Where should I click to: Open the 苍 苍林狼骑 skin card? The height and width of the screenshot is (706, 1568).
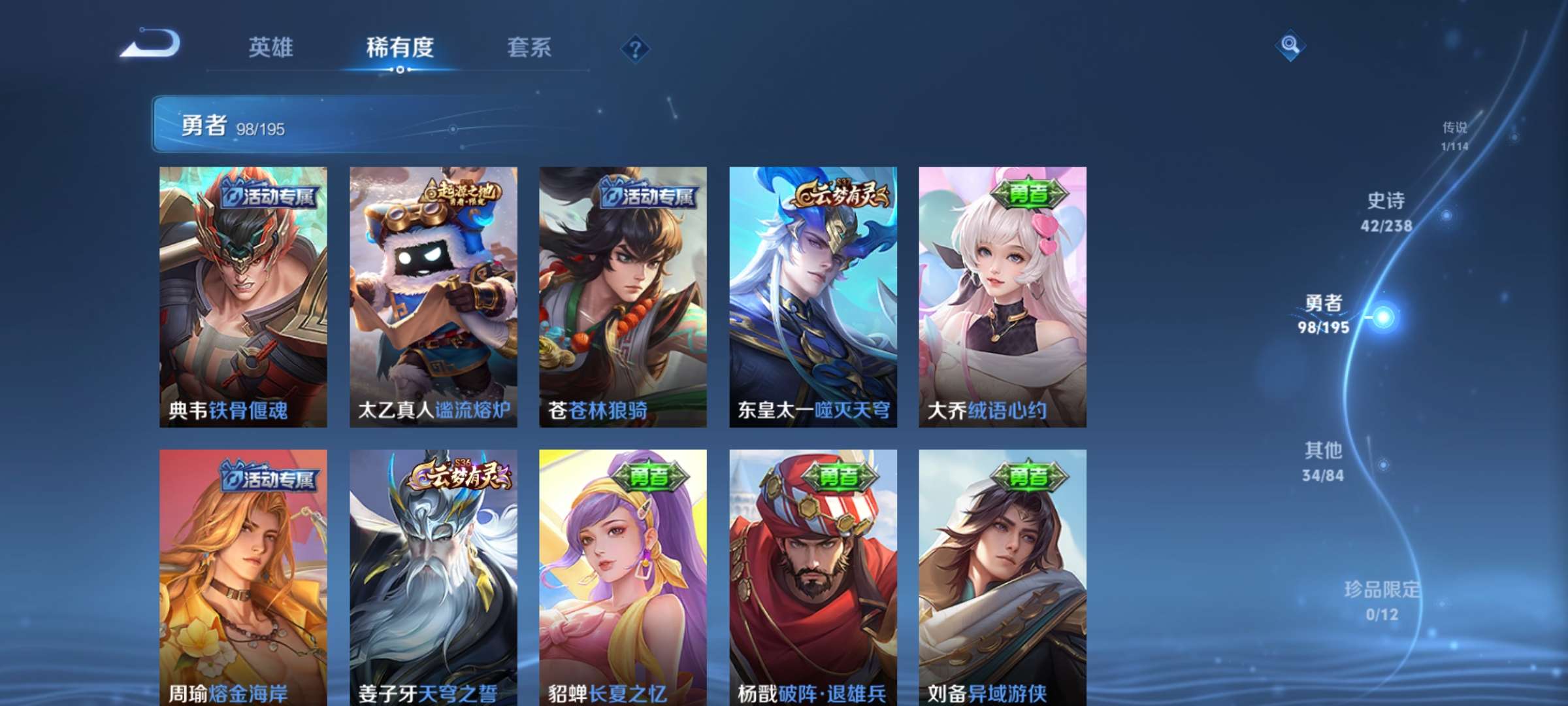tap(623, 297)
